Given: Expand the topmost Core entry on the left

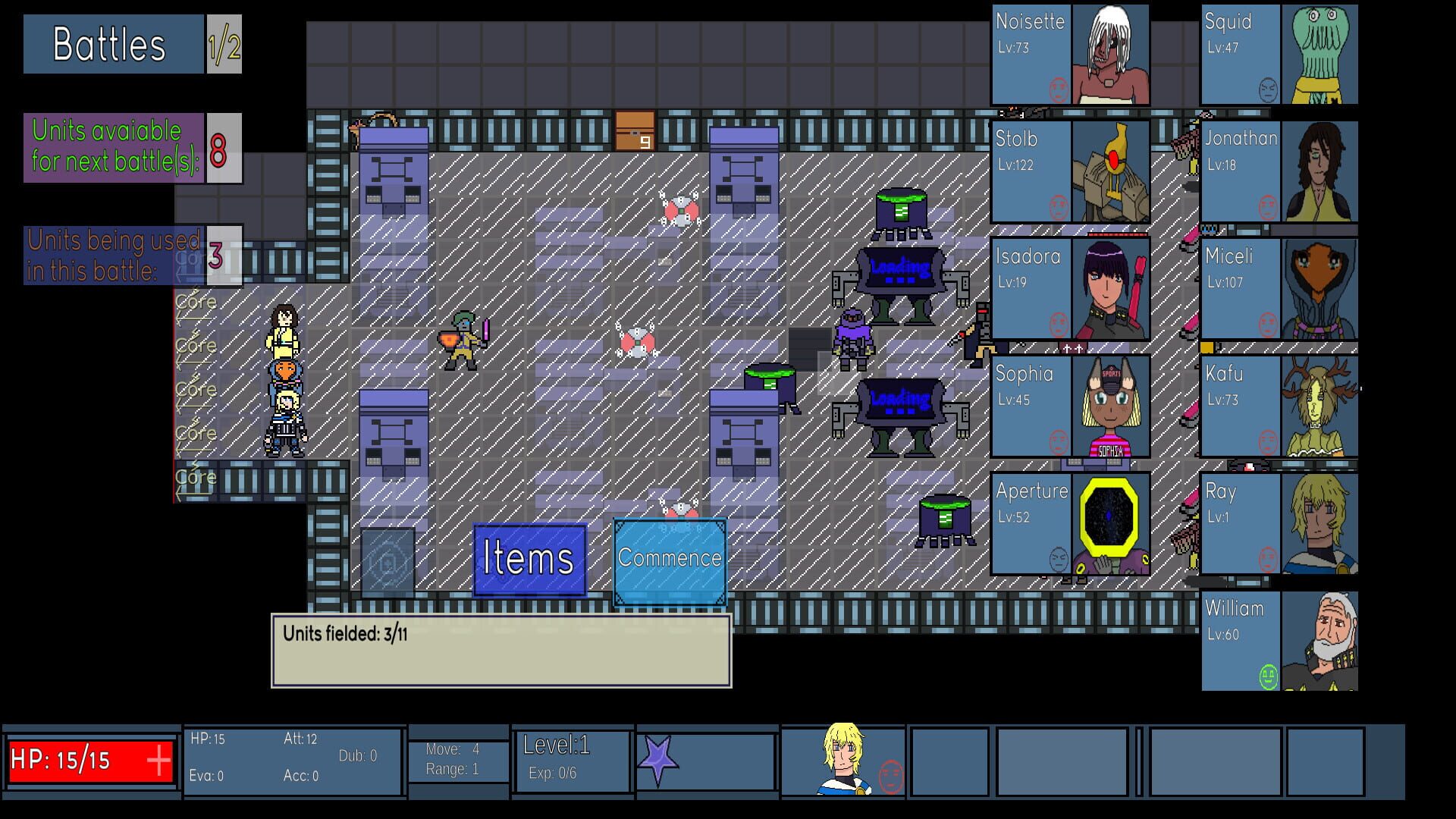Looking at the screenshot, I should pos(196,302).
